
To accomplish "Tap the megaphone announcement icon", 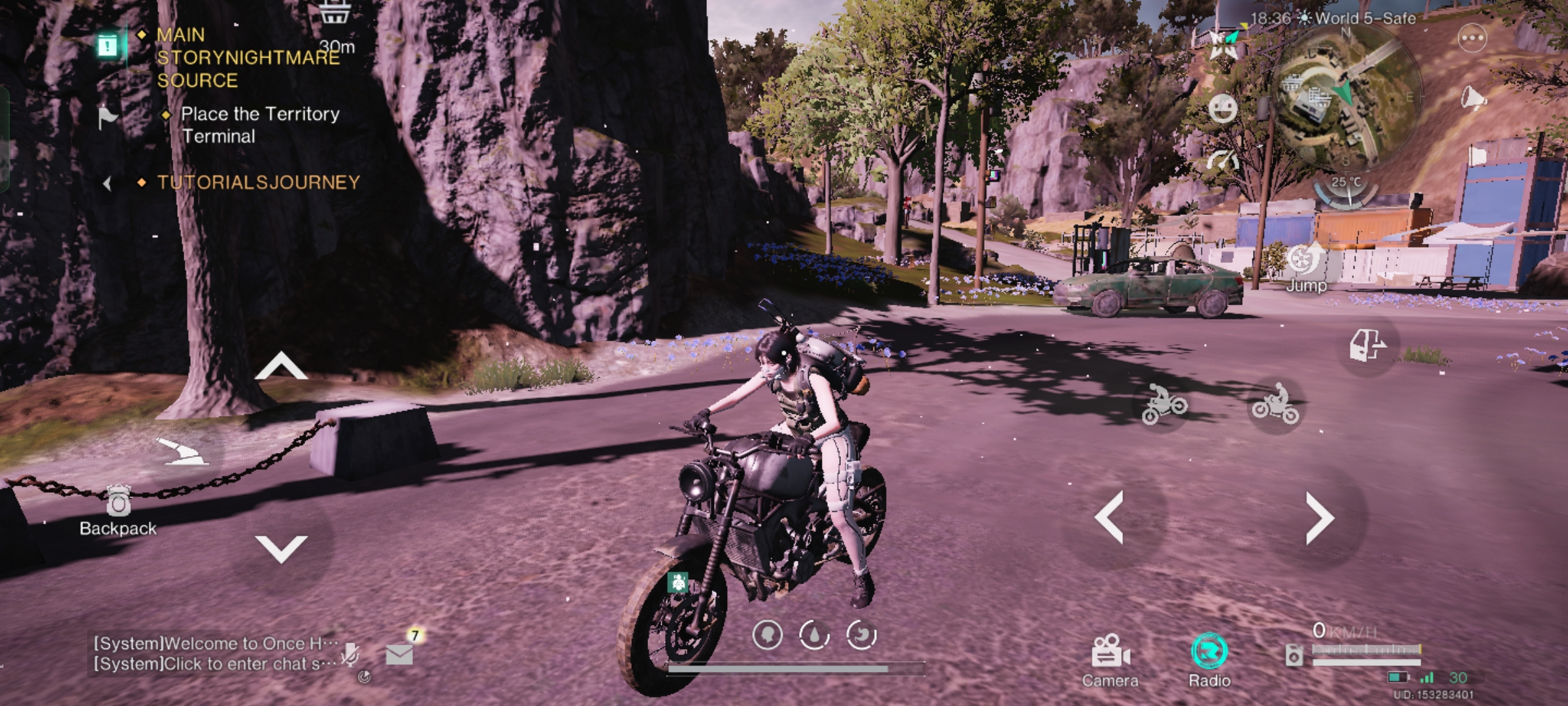I will (x=1473, y=99).
